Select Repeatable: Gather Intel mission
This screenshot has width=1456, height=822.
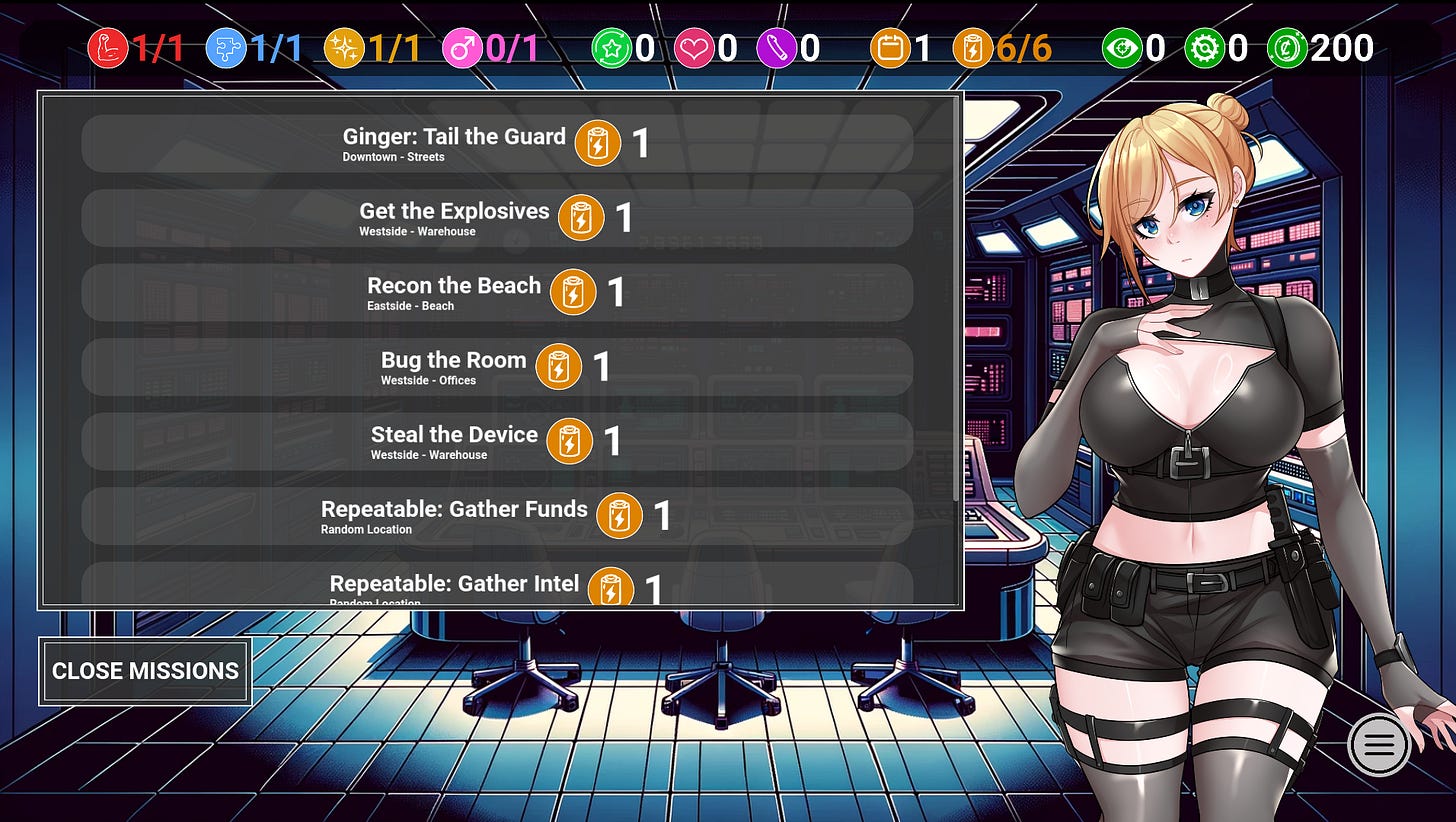[x=496, y=586]
